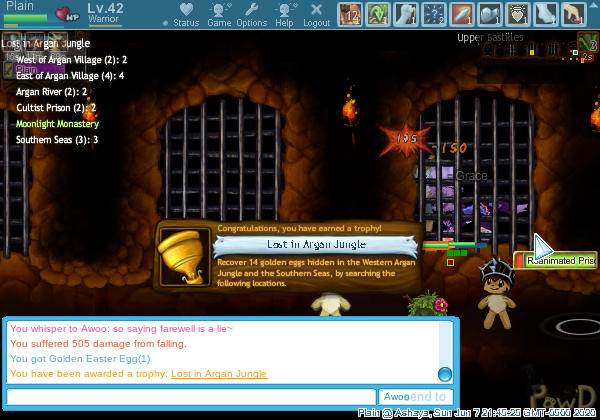Activate the green swirl skill icon
600x420 pixels.
[x=380, y=14]
